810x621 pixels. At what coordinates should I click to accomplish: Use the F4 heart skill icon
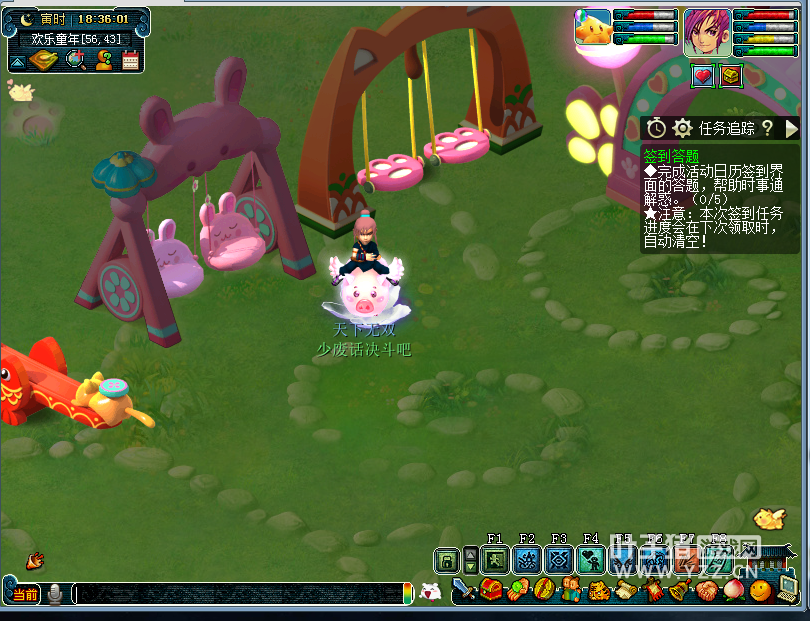pyautogui.click(x=591, y=560)
